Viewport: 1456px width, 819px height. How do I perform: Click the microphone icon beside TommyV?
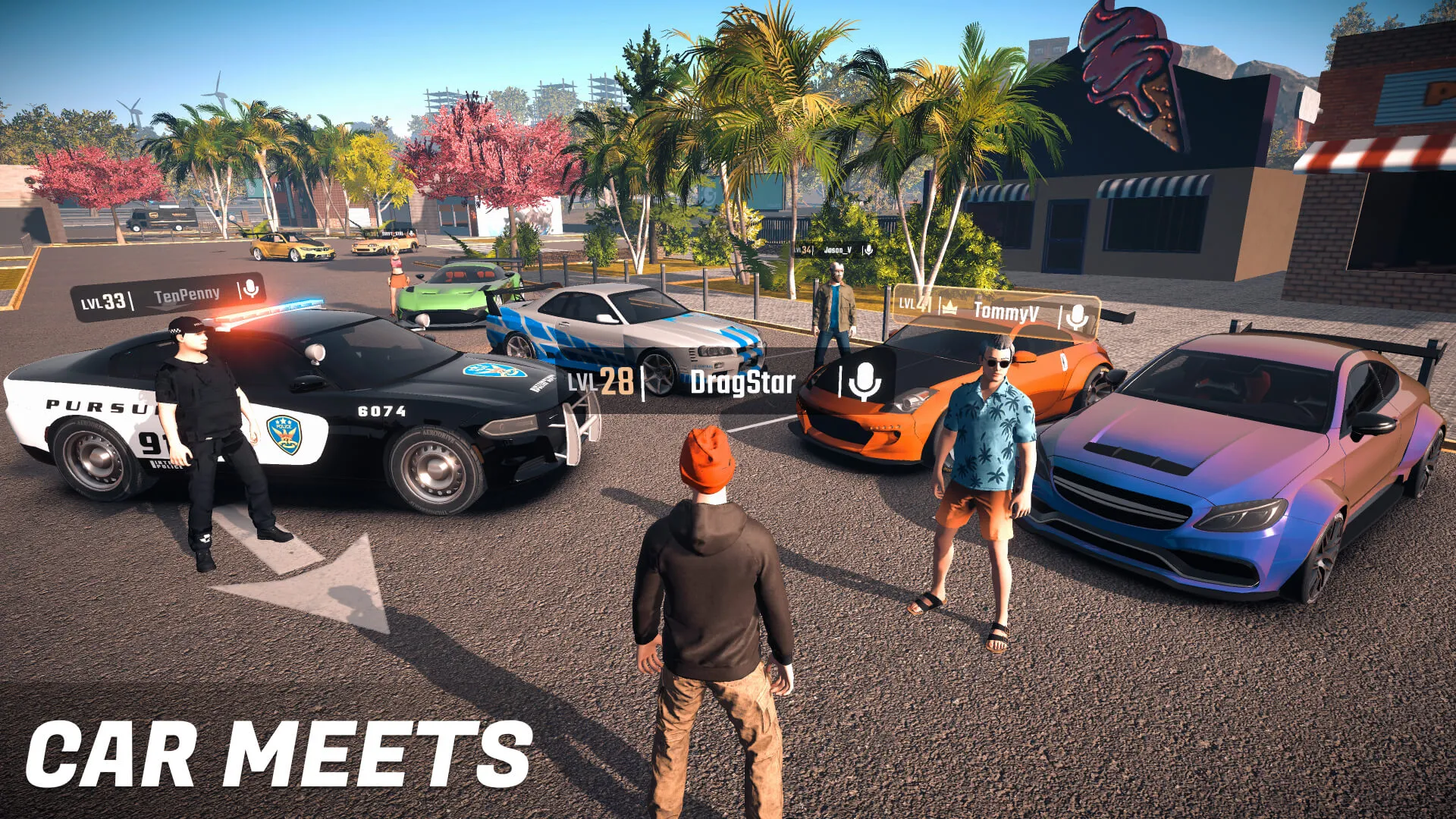tap(1076, 316)
